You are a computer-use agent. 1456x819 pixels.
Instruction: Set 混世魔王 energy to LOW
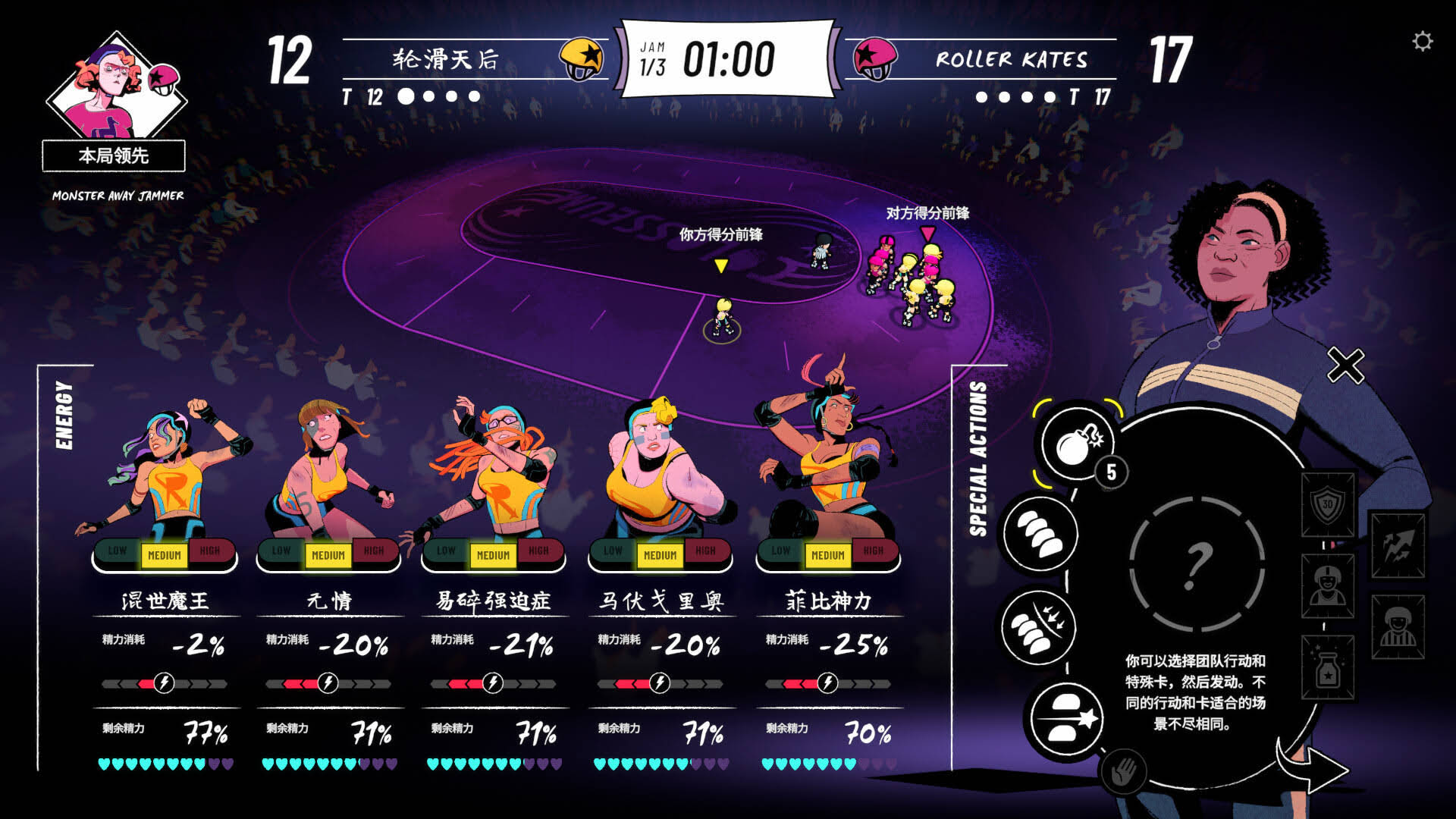117,551
